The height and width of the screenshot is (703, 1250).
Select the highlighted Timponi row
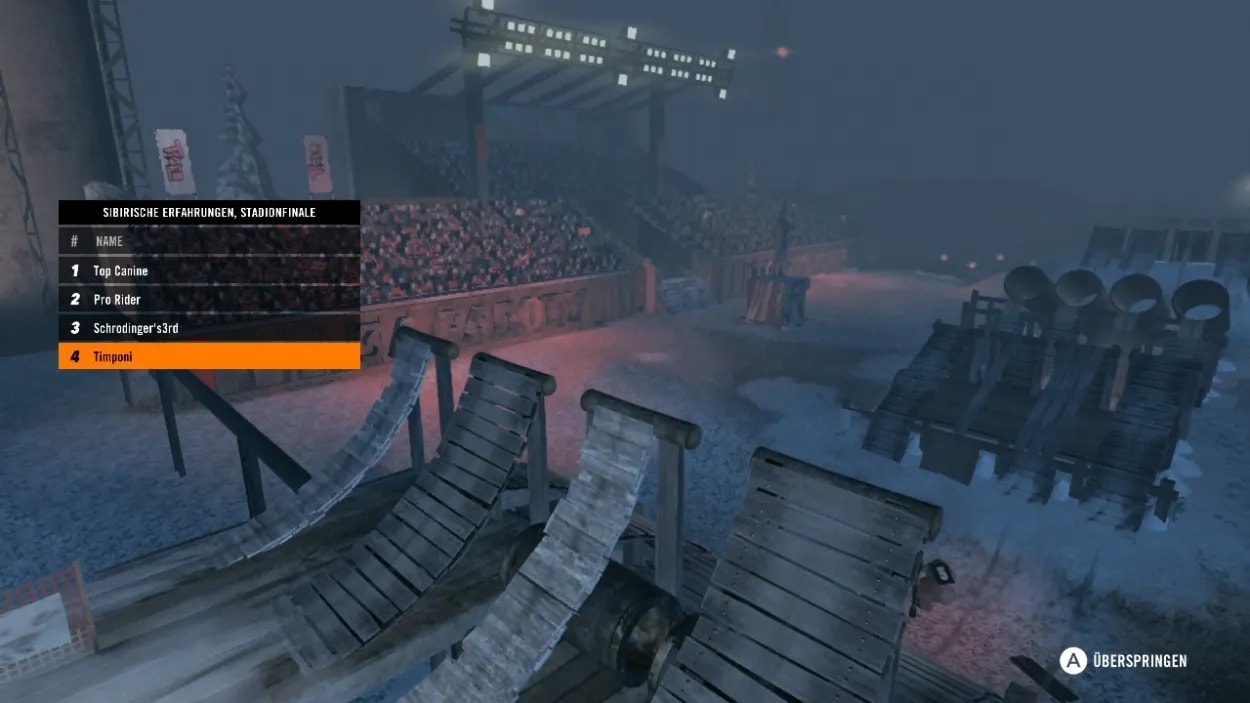pyautogui.click(x=209, y=357)
